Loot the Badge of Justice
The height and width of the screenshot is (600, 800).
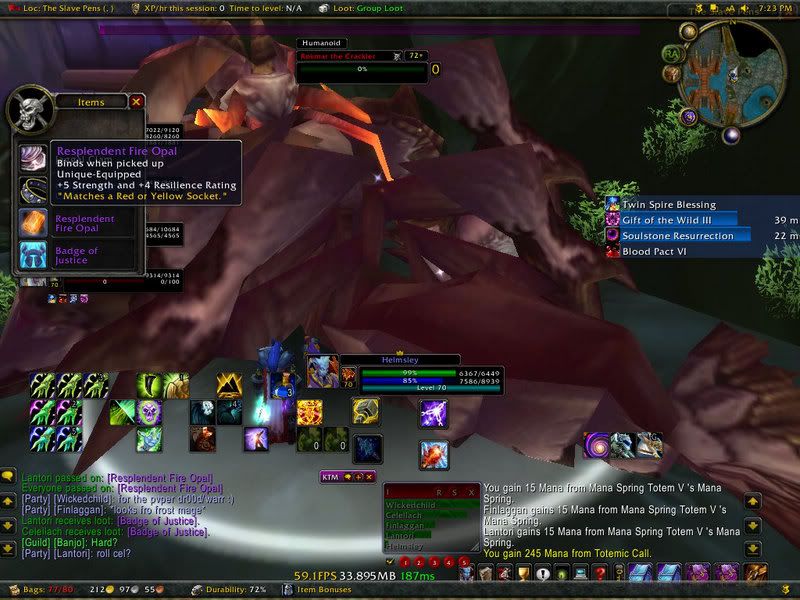[31, 254]
